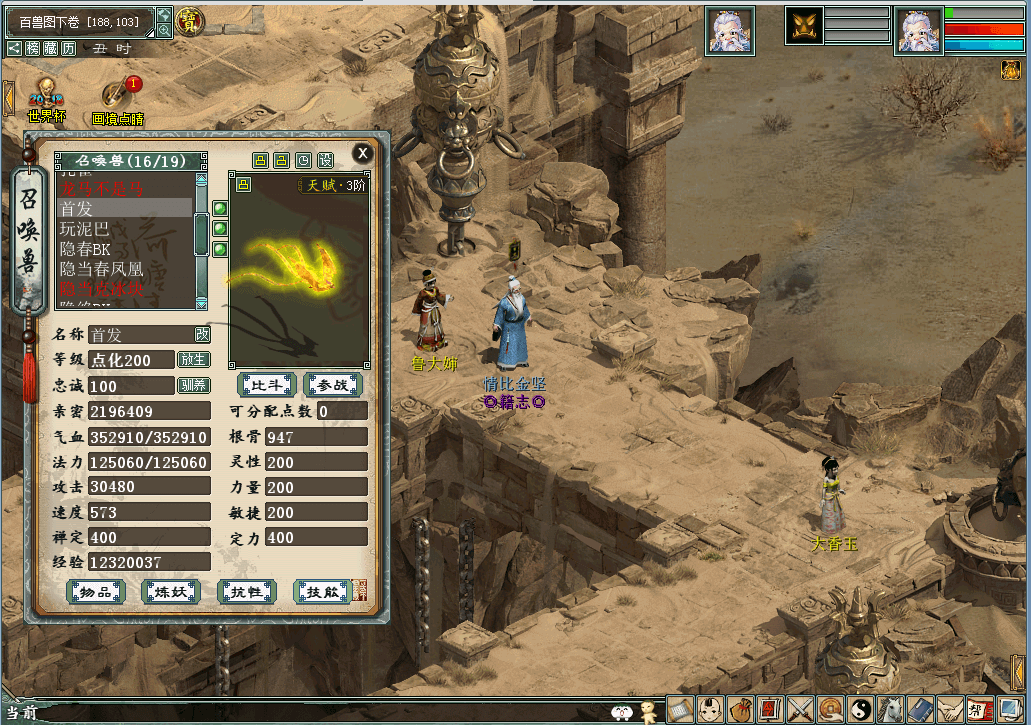Choose 隐春BK from the summon list
1031x725 pixels.
click(x=85, y=249)
